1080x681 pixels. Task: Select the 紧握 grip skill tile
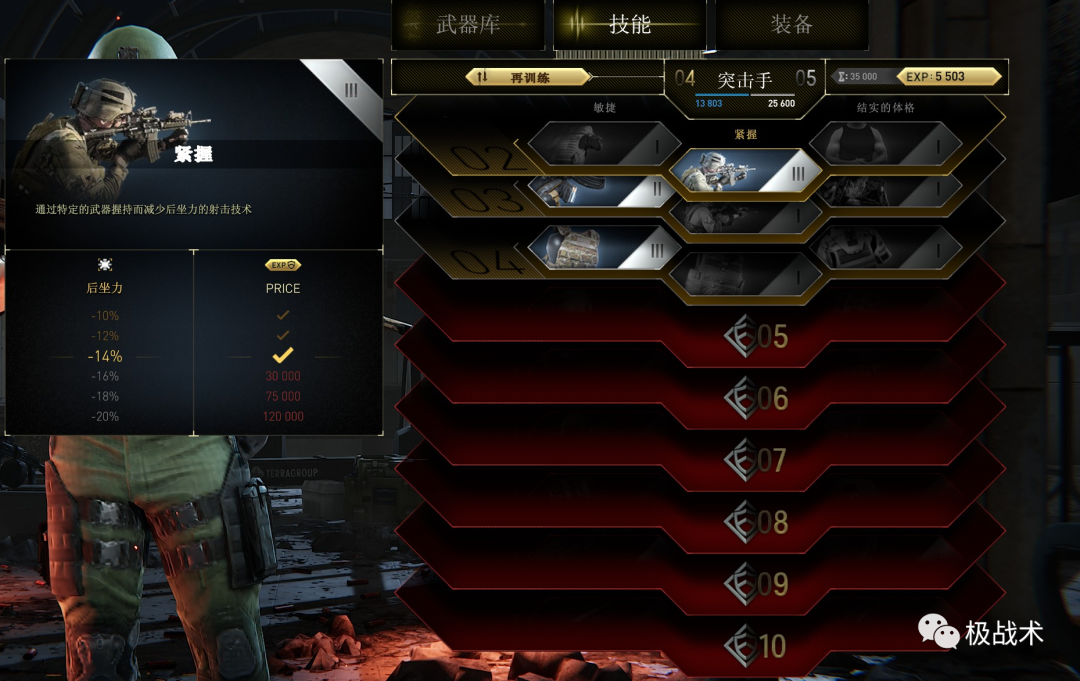(x=745, y=172)
